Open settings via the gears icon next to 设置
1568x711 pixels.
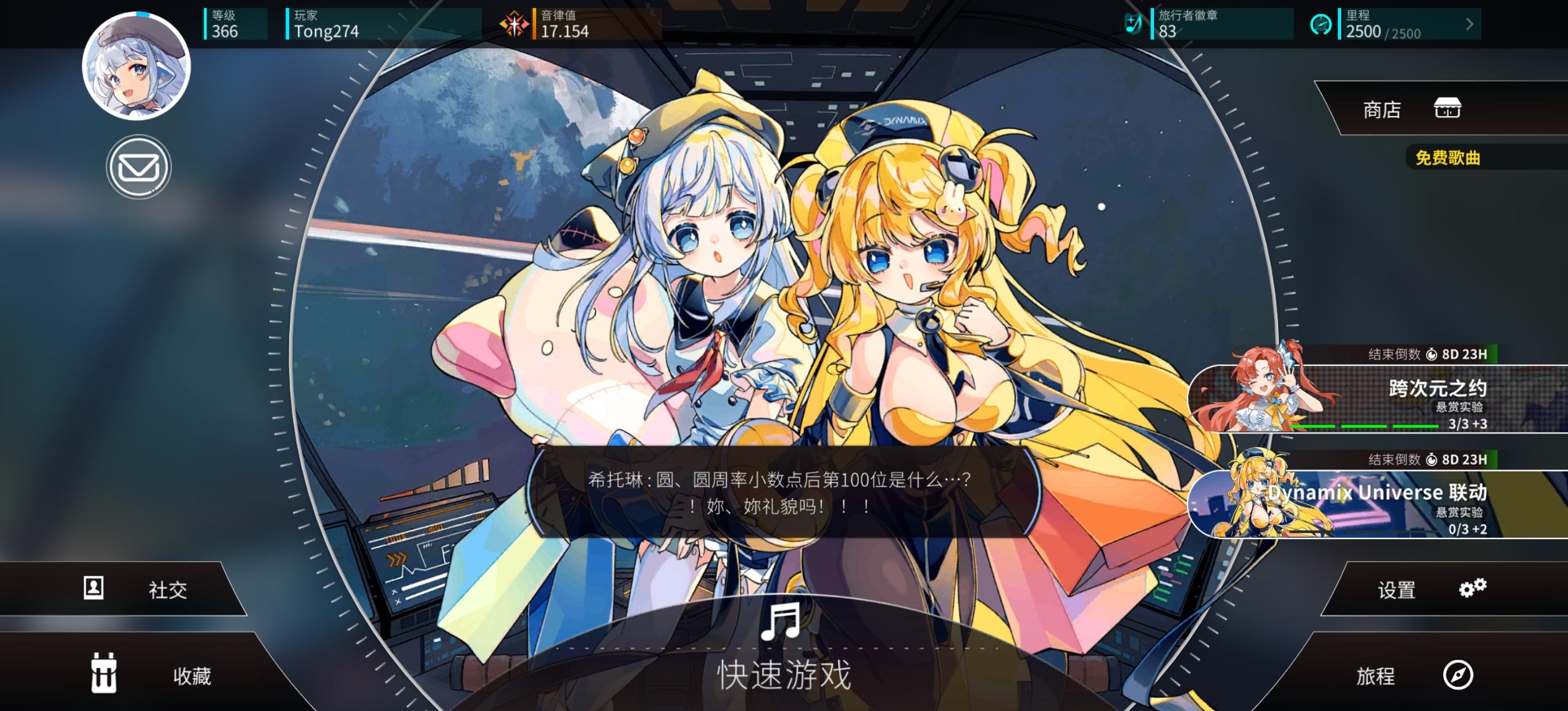[x=1474, y=588]
